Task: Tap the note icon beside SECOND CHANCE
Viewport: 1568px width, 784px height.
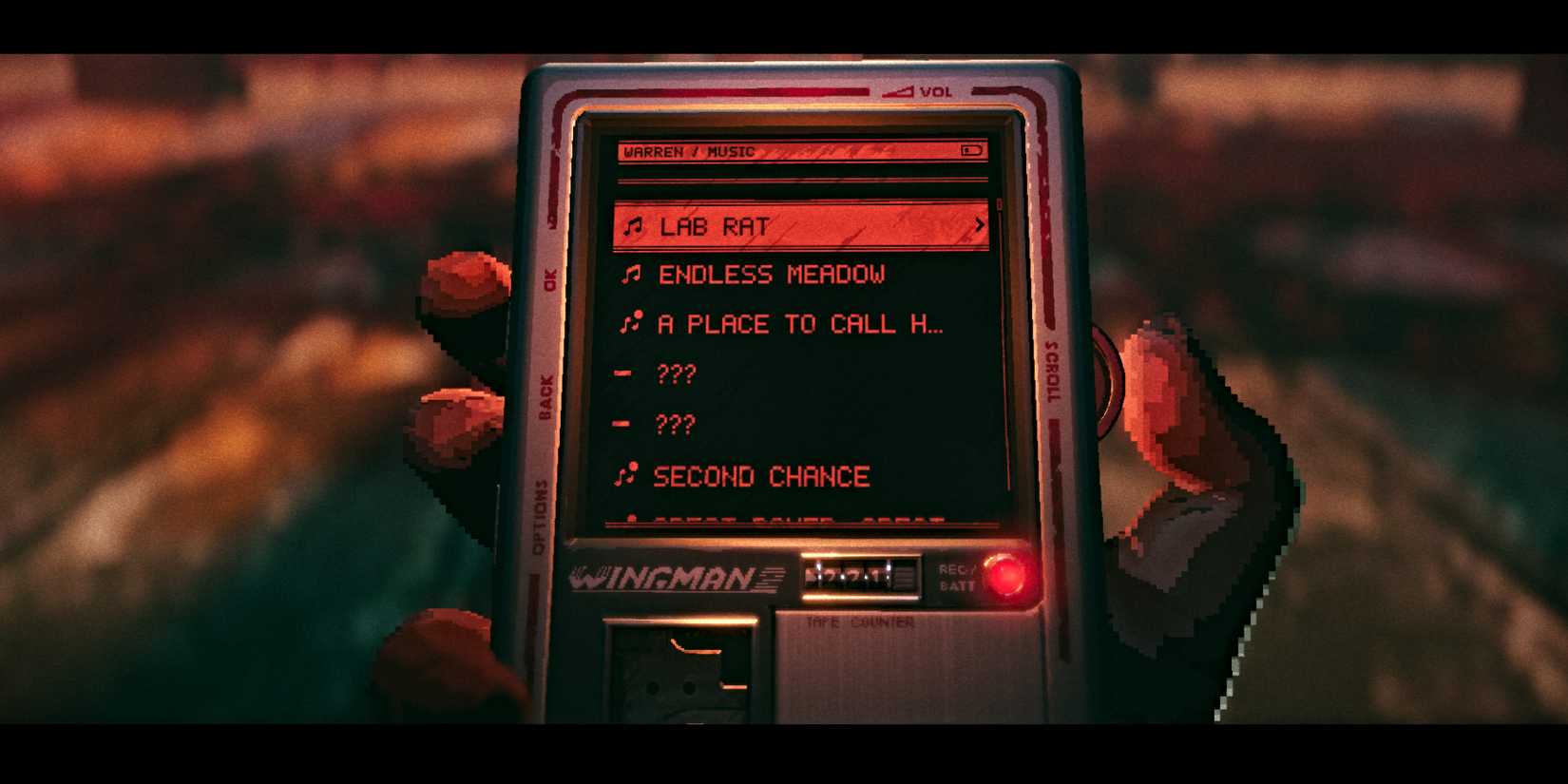Action: 627,473
